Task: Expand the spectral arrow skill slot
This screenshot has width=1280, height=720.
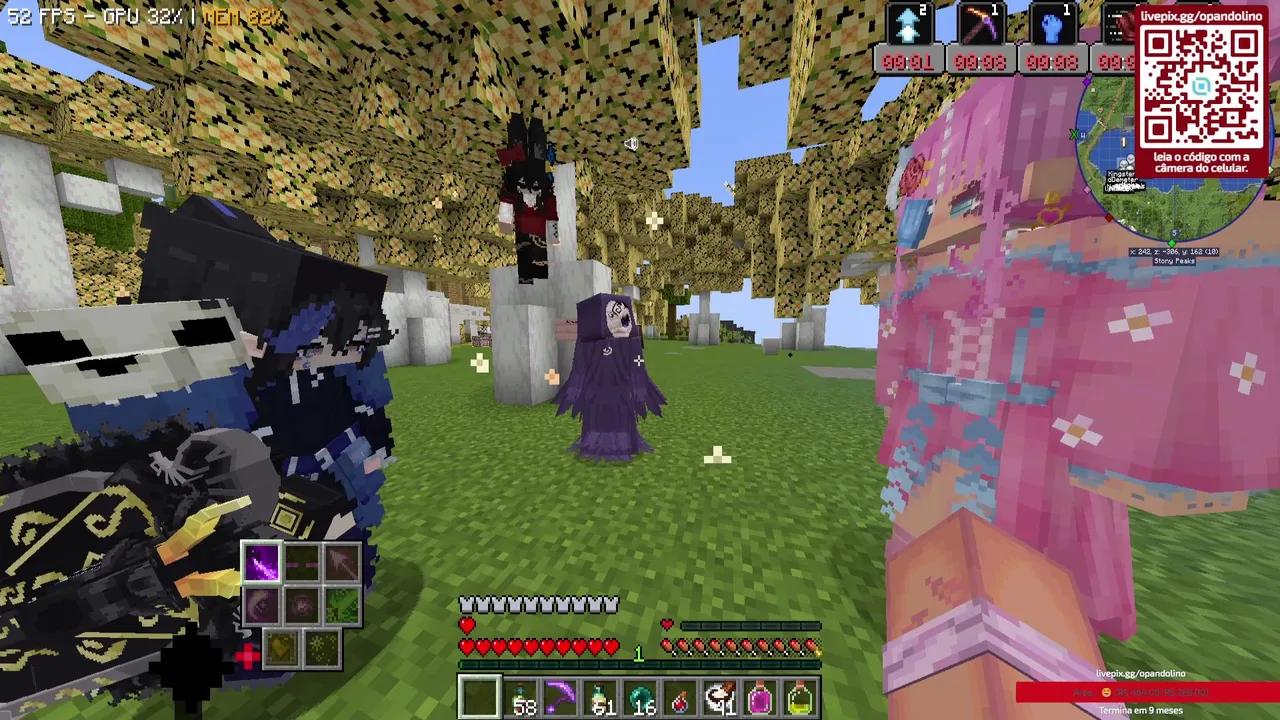Action: pyautogui.click(x=342, y=563)
